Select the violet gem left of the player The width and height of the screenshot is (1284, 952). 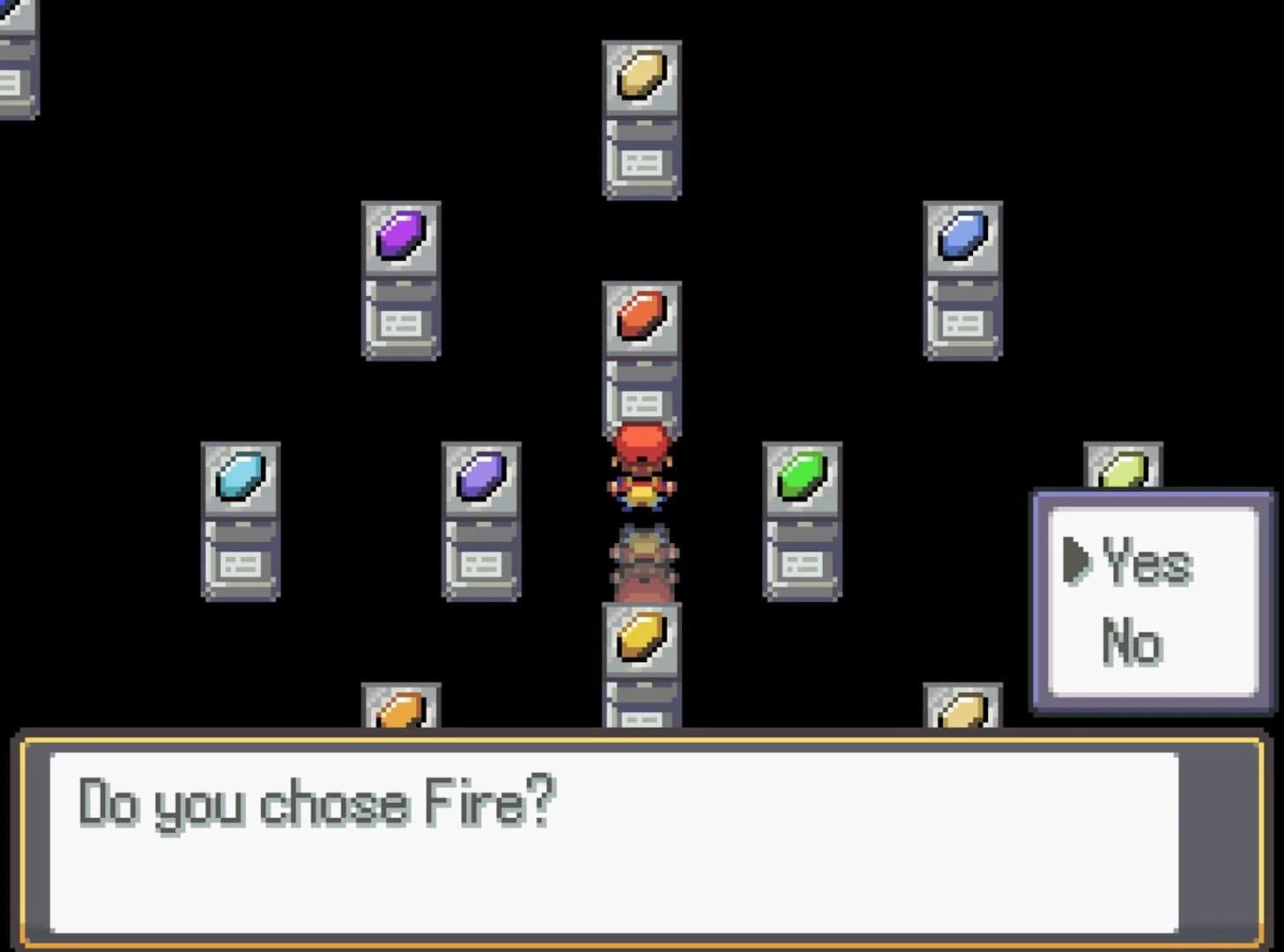(x=480, y=476)
